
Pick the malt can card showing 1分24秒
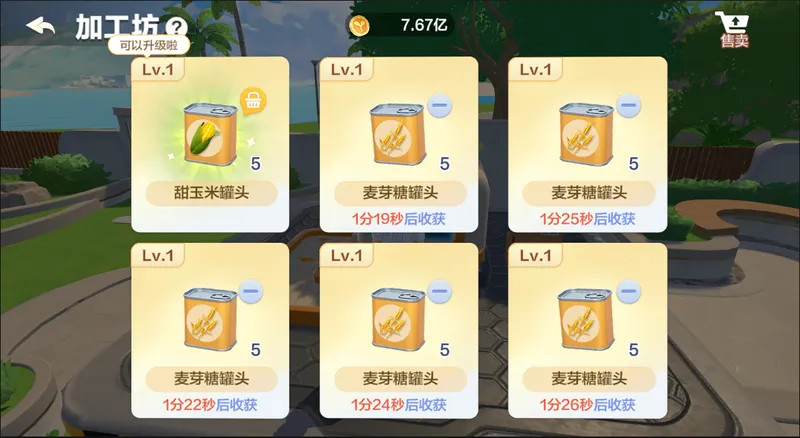(x=398, y=328)
